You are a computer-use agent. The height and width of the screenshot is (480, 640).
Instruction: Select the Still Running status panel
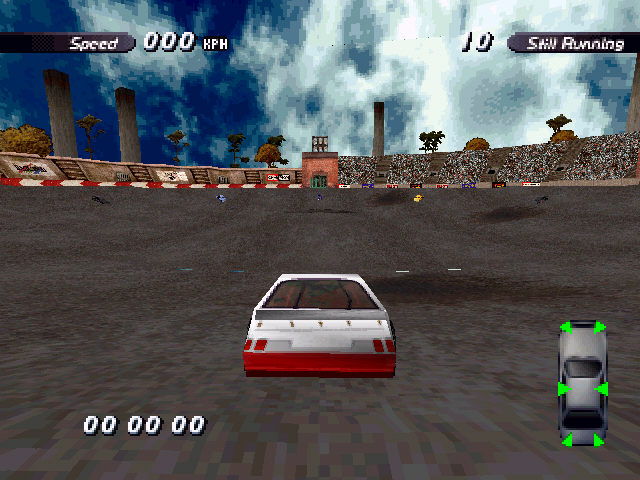point(574,43)
